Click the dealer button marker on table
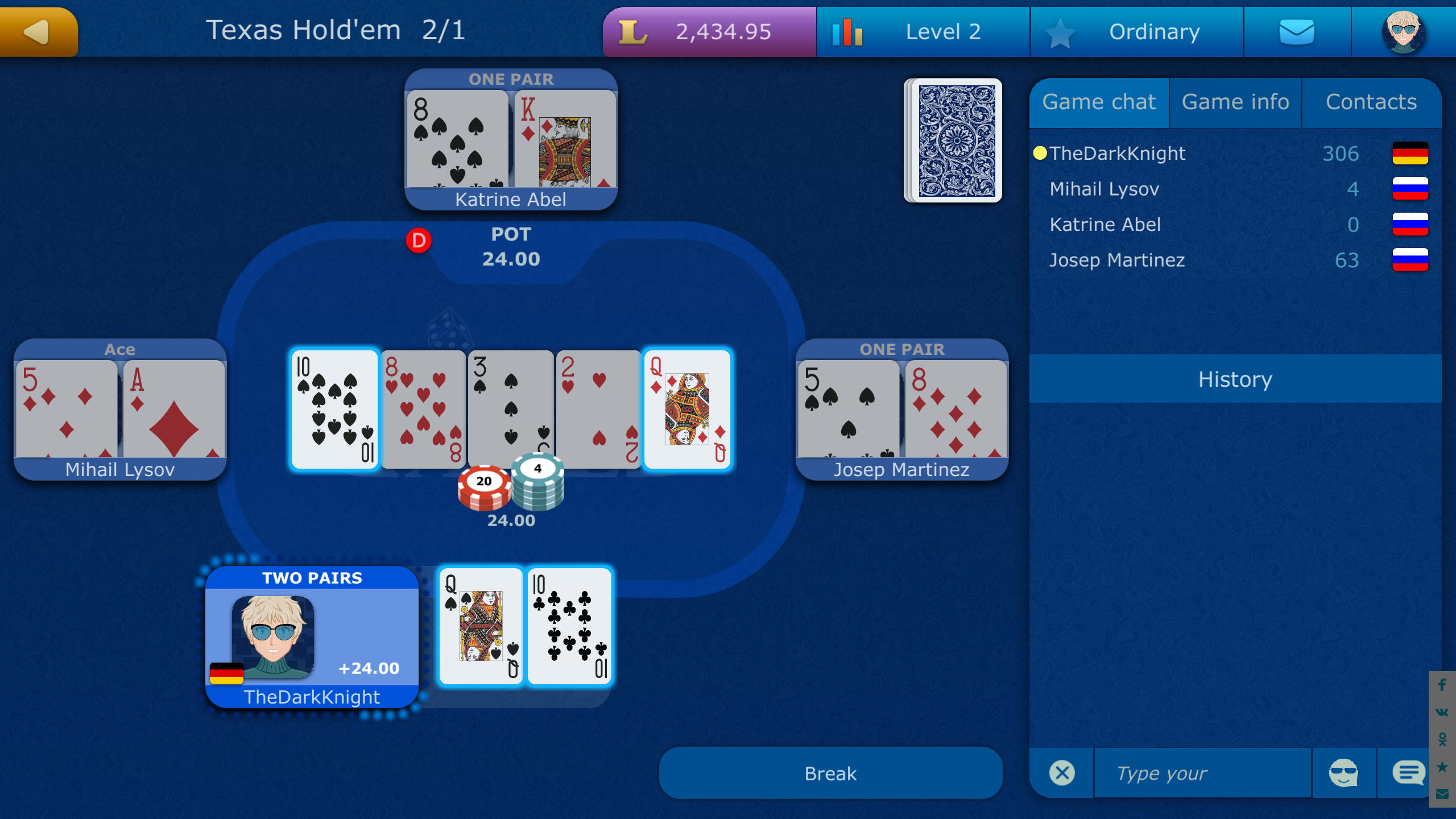 tap(419, 241)
